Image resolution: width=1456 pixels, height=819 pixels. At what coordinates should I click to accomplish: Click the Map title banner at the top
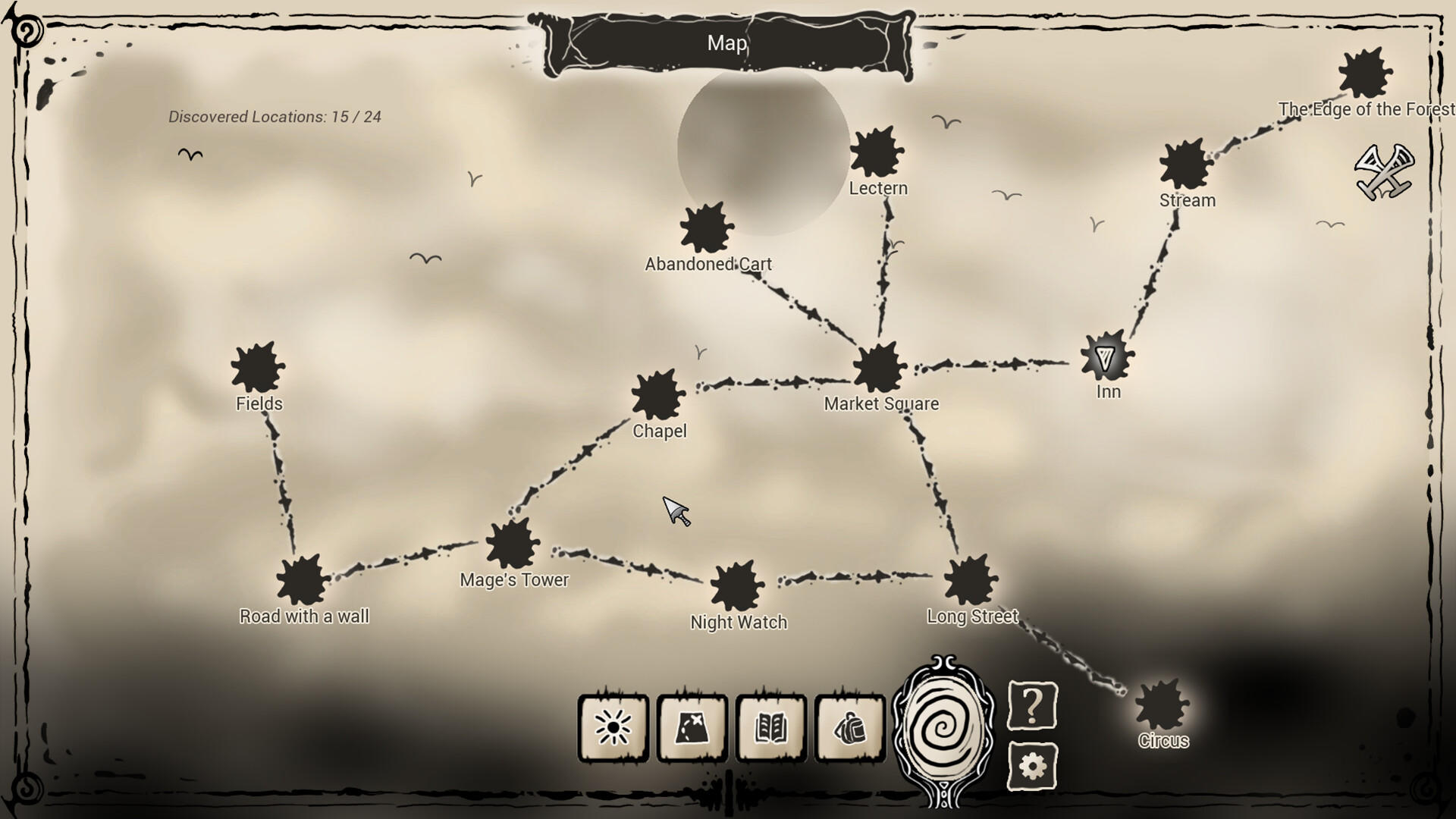click(726, 44)
